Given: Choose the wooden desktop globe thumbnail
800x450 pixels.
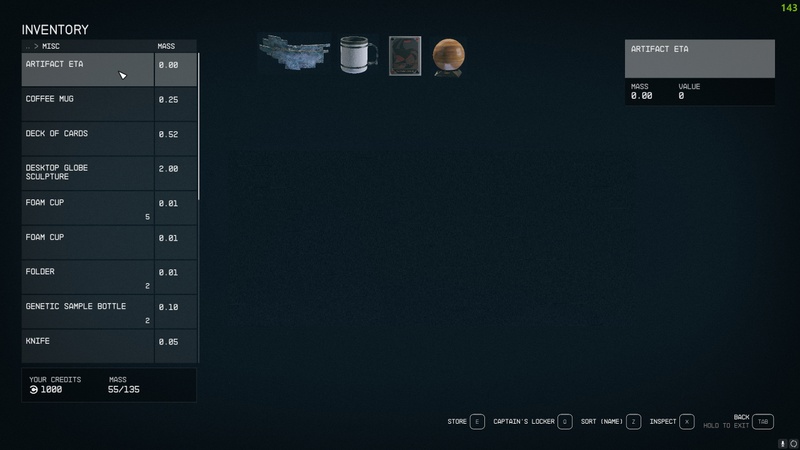Looking at the screenshot, I should click(x=449, y=56).
